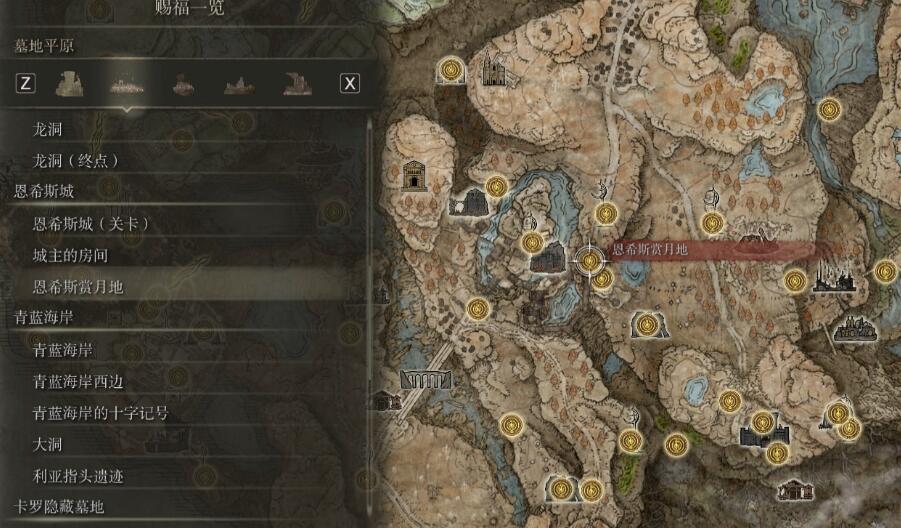Viewport: 901px width, 528px height.
Task: Click the currently highlighted region tab icon
Action: point(125,84)
